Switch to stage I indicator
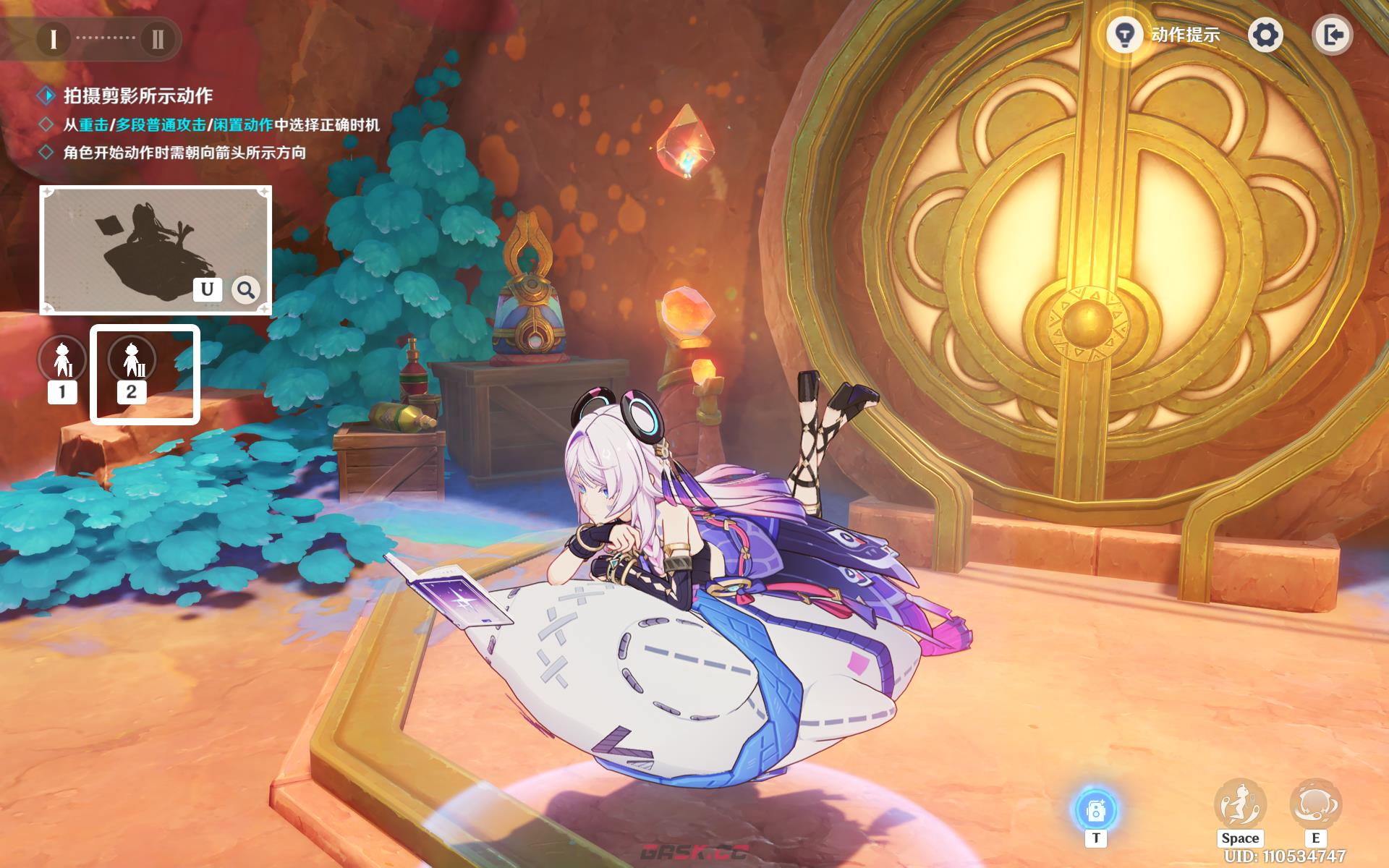The width and height of the screenshot is (1389, 868). (x=53, y=38)
